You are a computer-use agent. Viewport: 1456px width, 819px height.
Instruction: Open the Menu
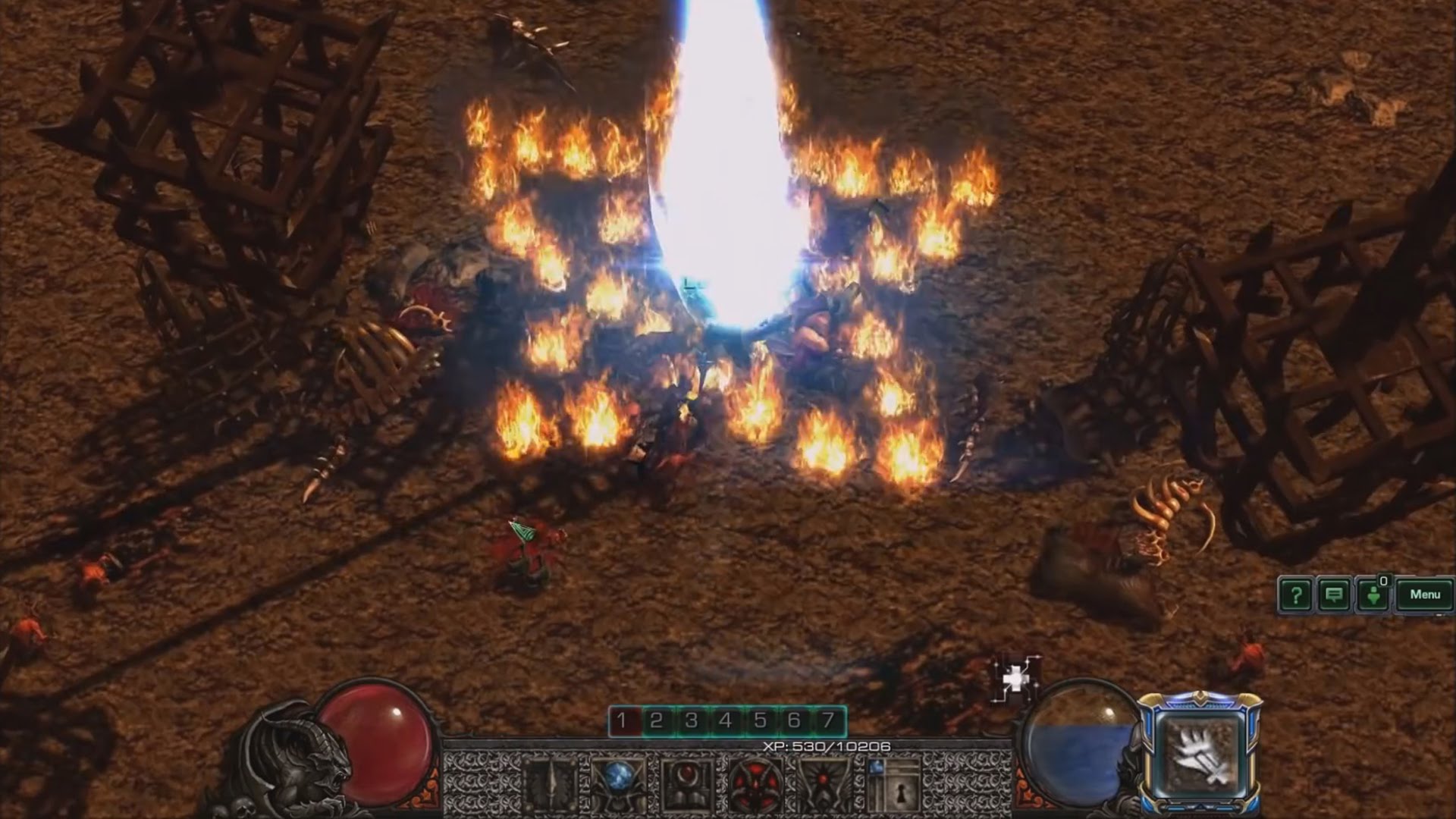[x=1426, y=595]
